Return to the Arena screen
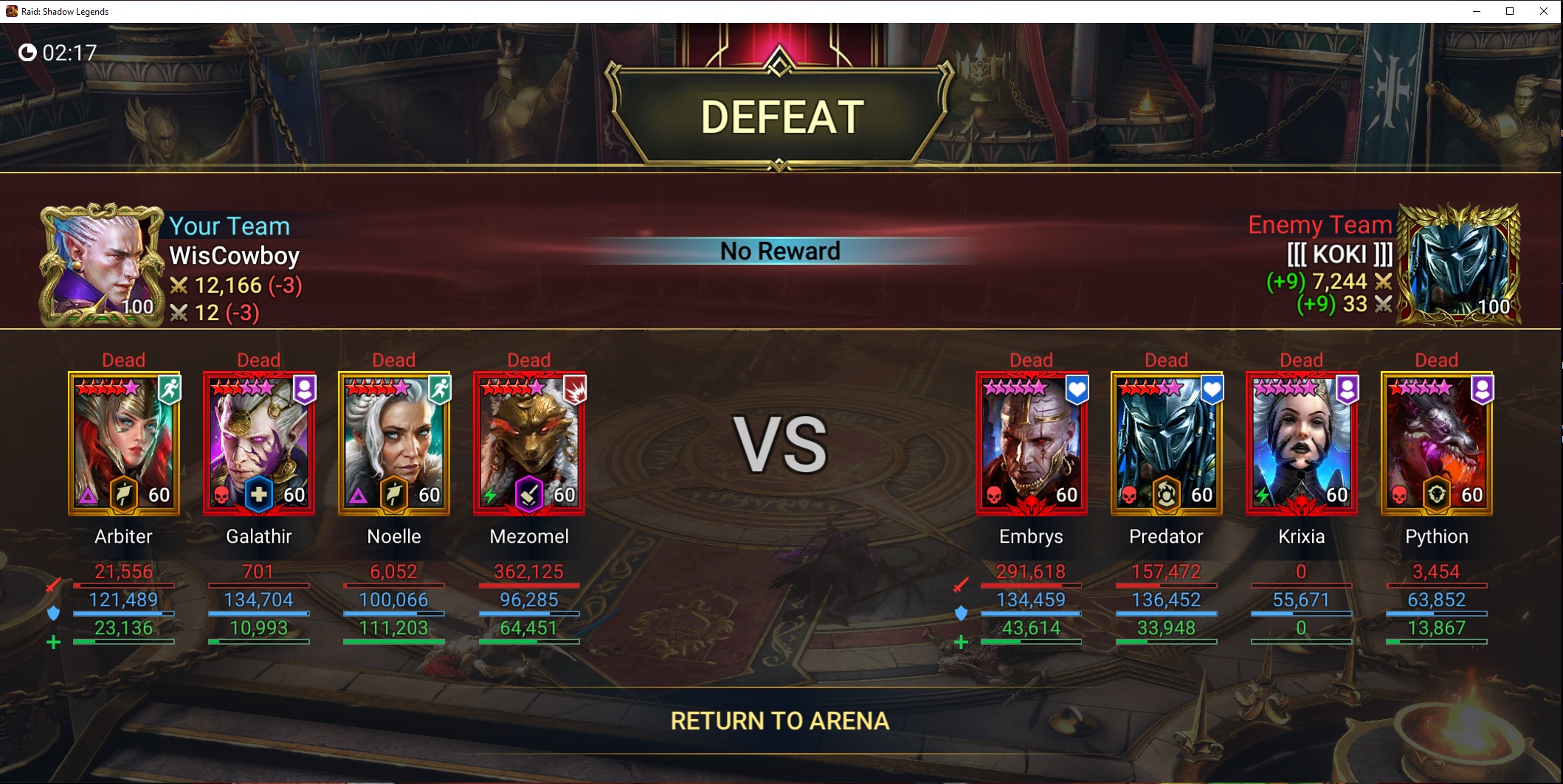 (780, 721)
